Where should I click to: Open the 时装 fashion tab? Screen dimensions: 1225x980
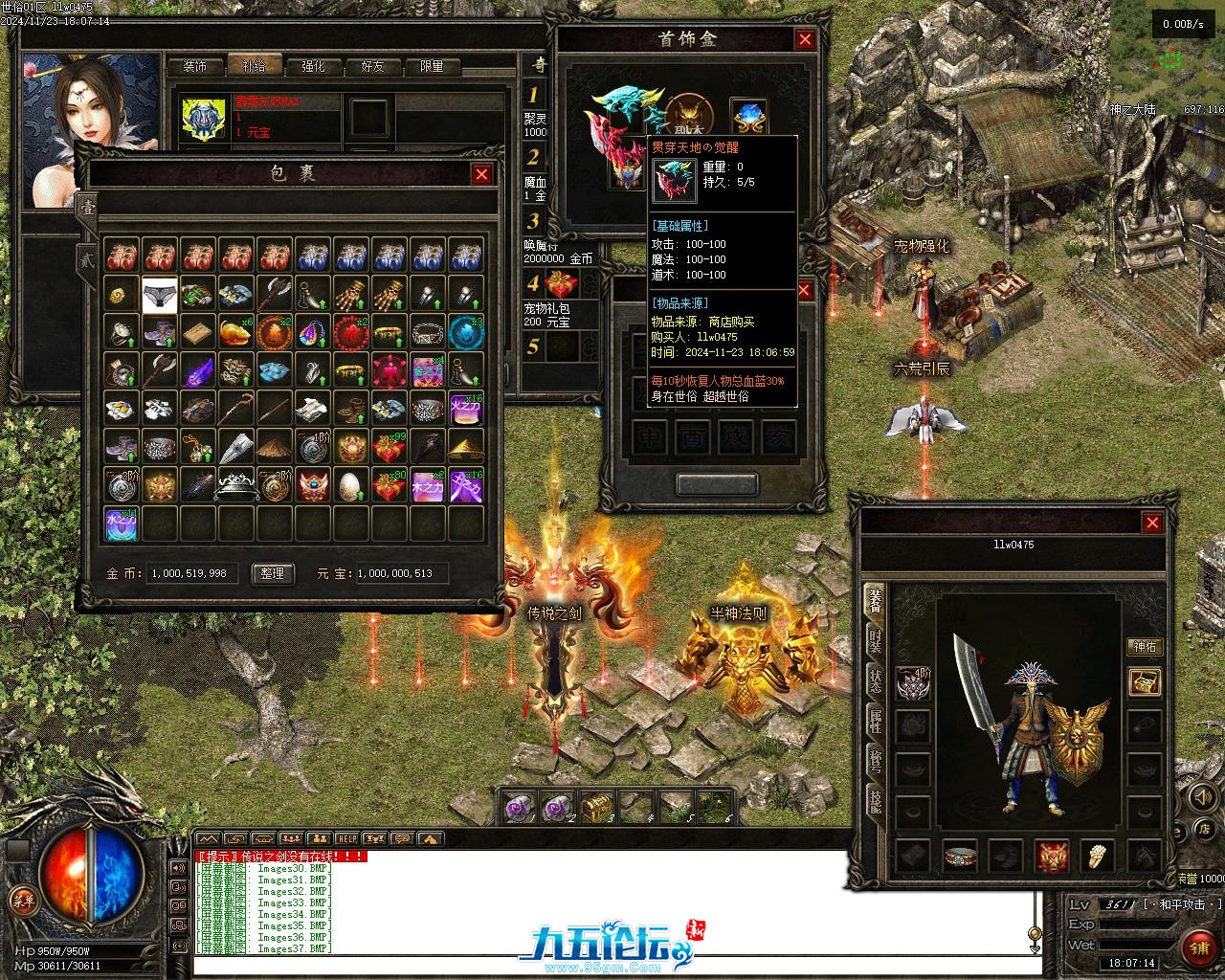click(x=875, y=640)
